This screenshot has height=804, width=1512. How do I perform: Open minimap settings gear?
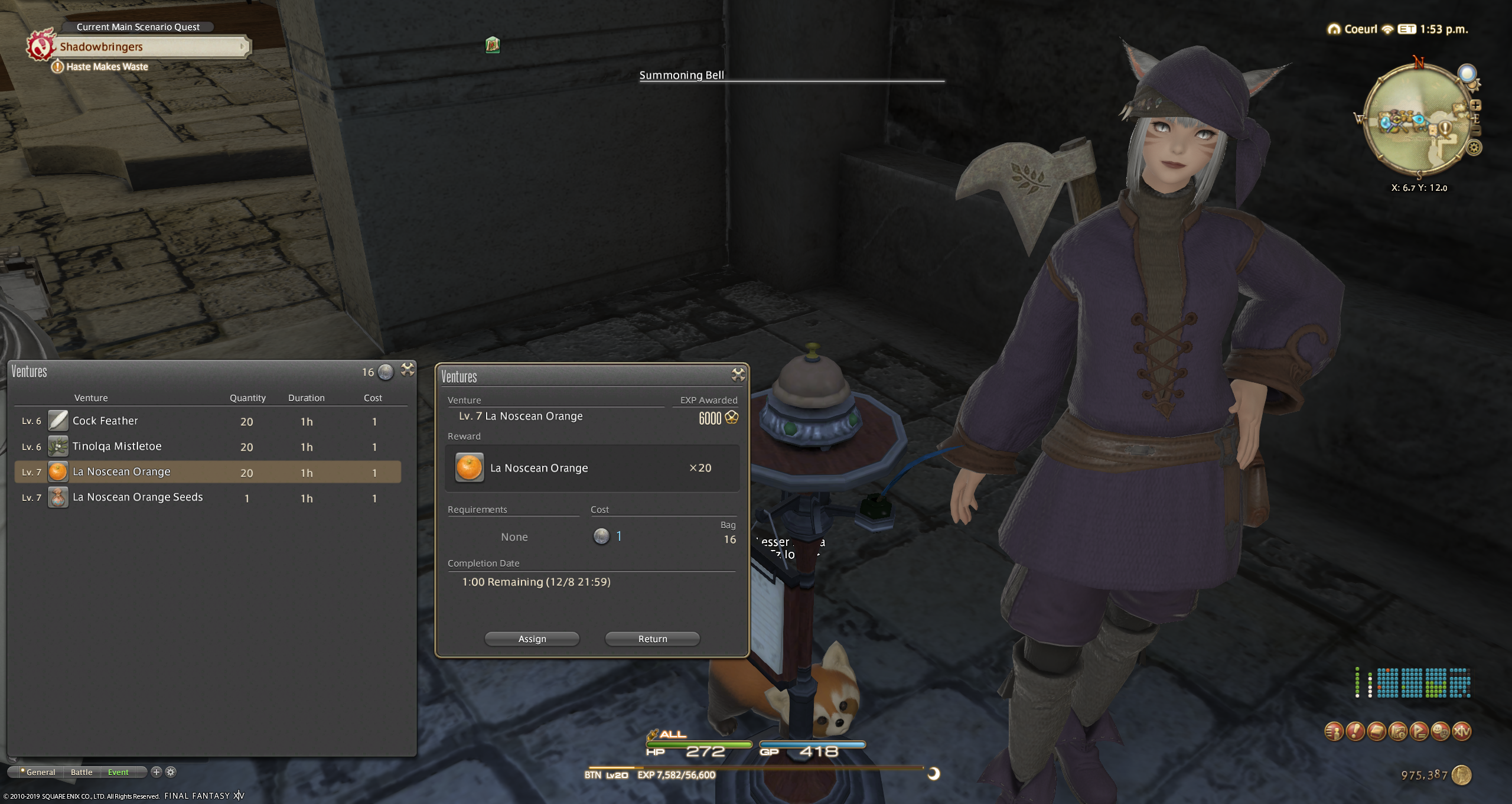coord(1474,148)
